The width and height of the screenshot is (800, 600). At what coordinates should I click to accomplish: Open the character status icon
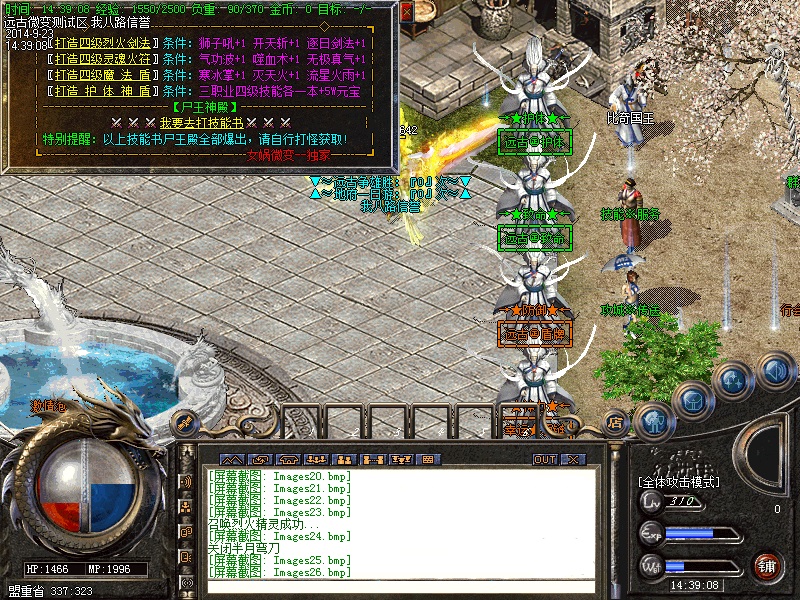[x=652, y=420]
